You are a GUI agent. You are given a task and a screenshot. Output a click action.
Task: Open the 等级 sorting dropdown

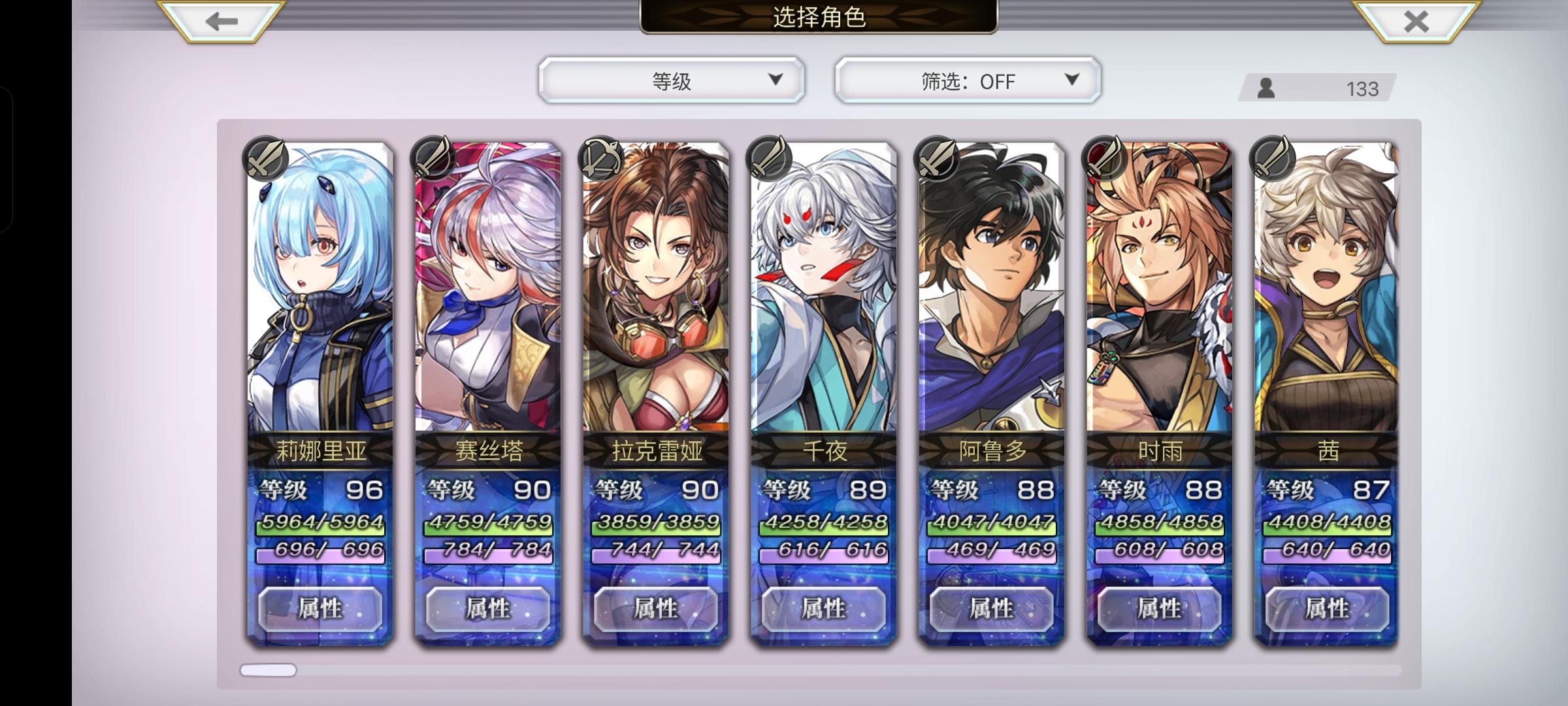coord(670,81)
